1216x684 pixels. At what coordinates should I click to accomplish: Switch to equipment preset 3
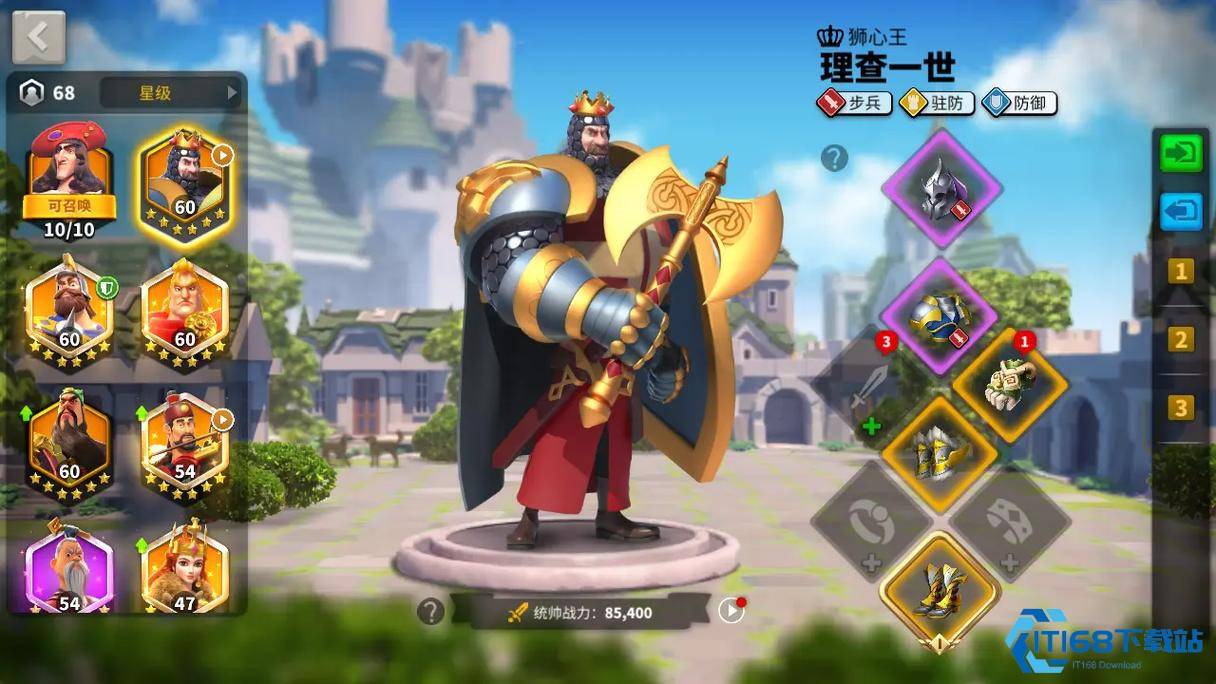click(1181, 408)
